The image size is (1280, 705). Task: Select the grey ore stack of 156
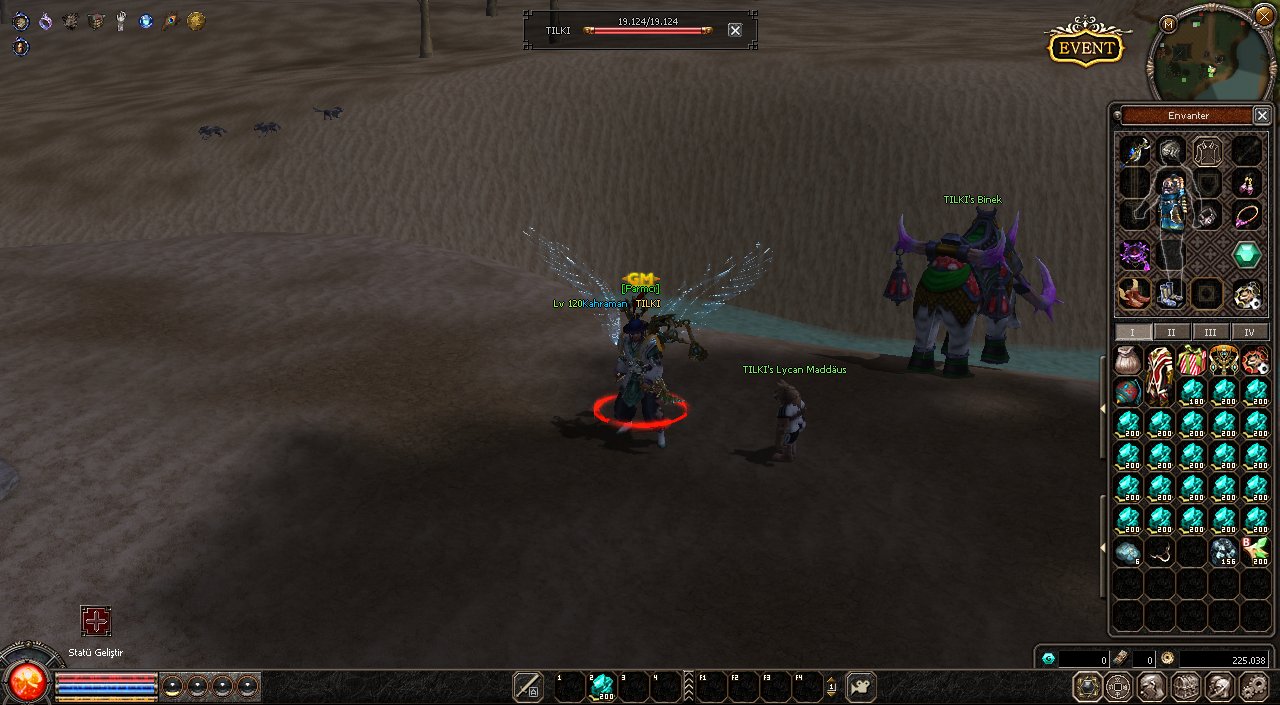1224,552
